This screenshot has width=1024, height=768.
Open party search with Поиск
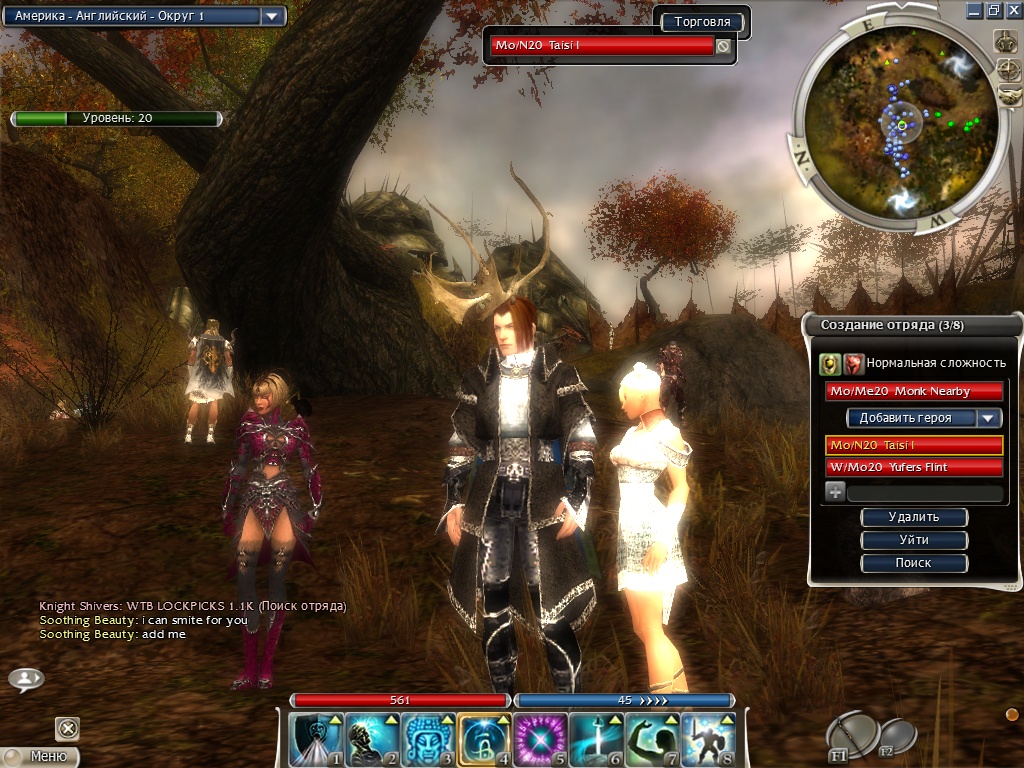click(x=914, y=563)
